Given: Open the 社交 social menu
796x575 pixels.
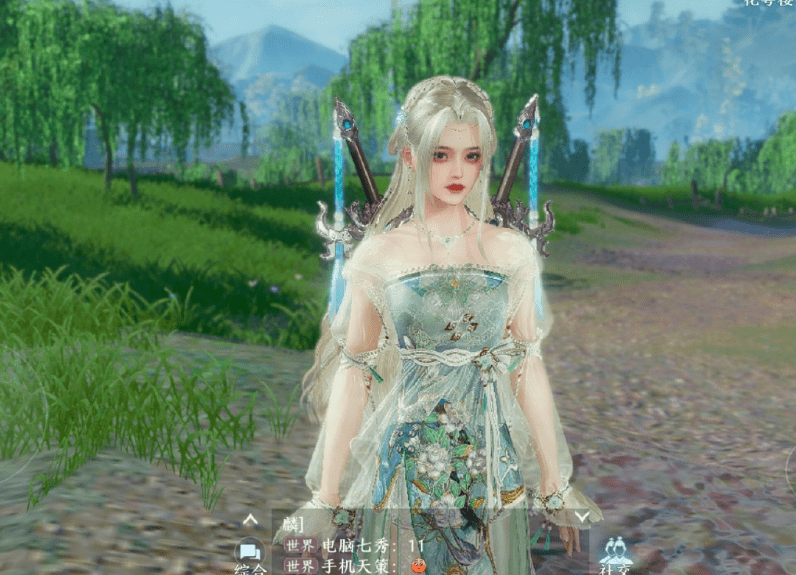Looking at the screenshot, I should point(614,554).
